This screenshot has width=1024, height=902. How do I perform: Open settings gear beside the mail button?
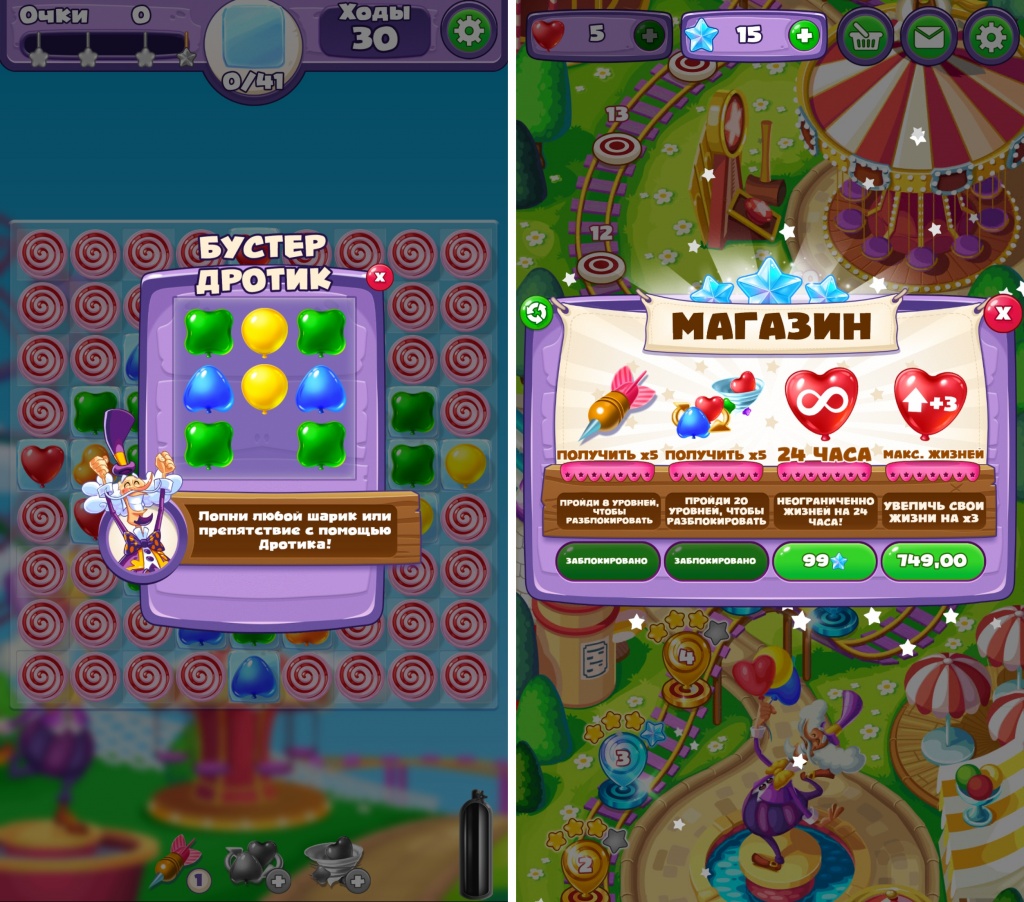(x=990, y=38)
